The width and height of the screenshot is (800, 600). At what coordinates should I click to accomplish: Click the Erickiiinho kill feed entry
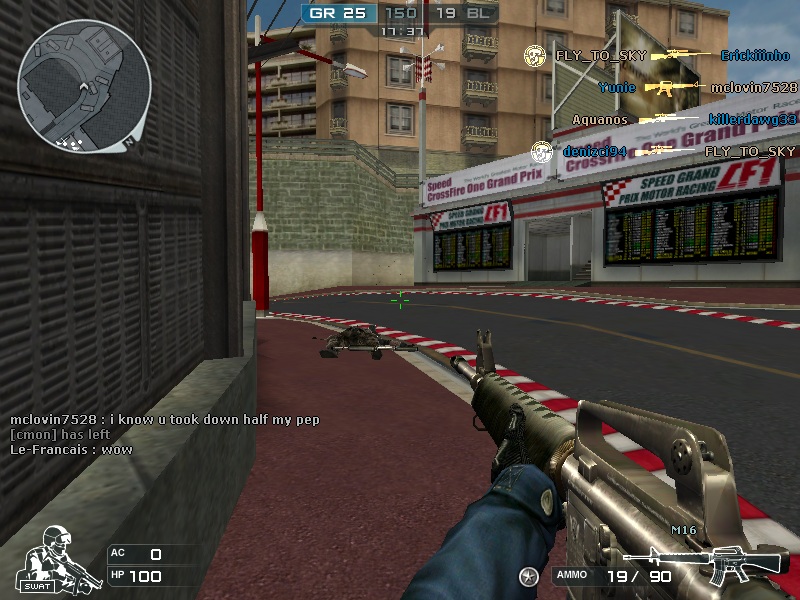756,56
